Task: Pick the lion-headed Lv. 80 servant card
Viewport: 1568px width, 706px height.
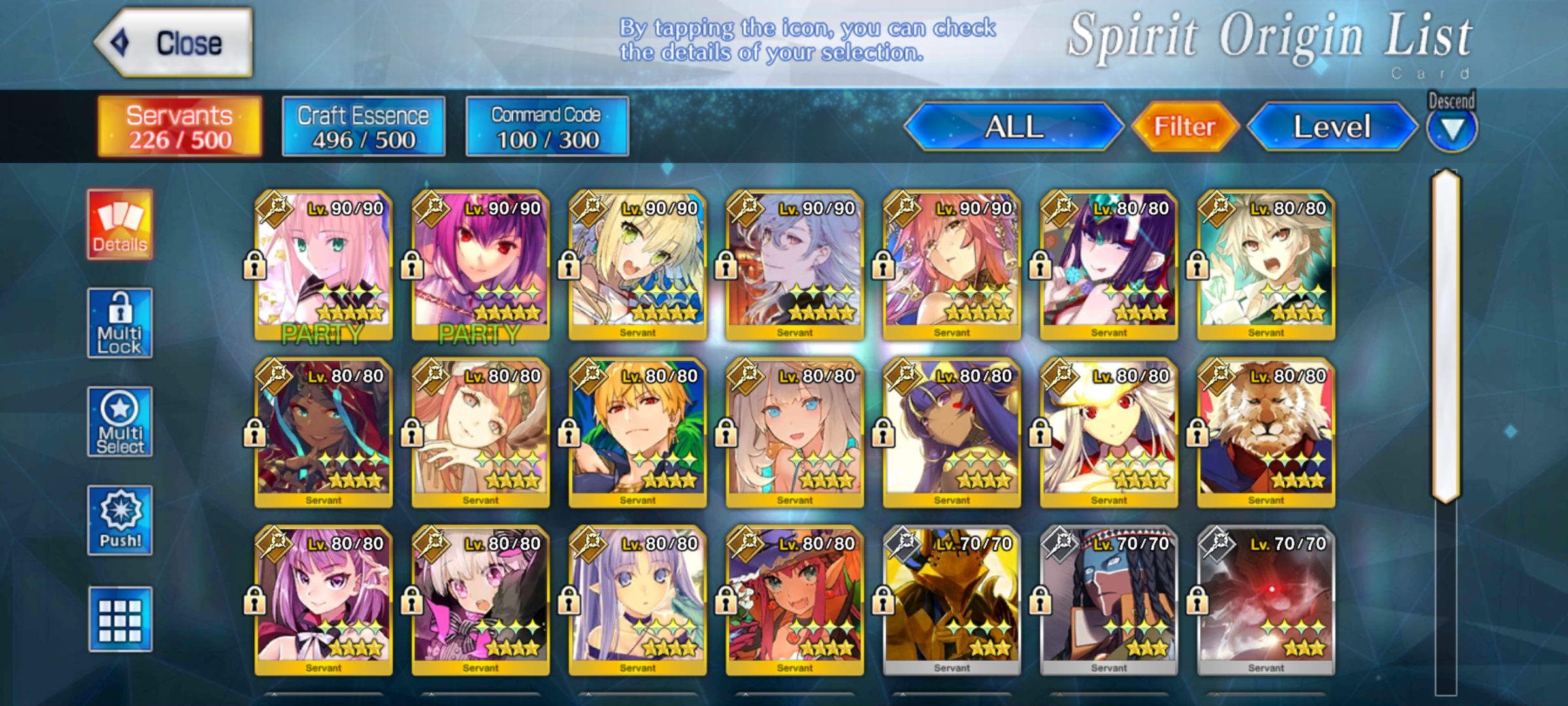Action: [1266, 431]
